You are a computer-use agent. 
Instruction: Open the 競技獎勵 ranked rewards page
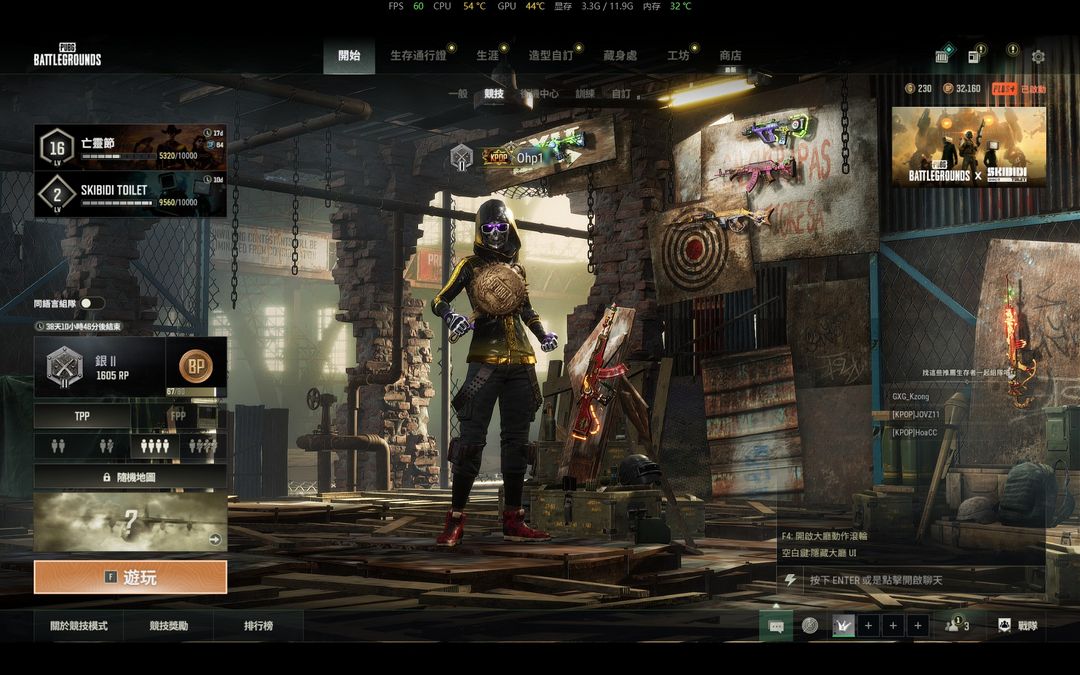169,626
